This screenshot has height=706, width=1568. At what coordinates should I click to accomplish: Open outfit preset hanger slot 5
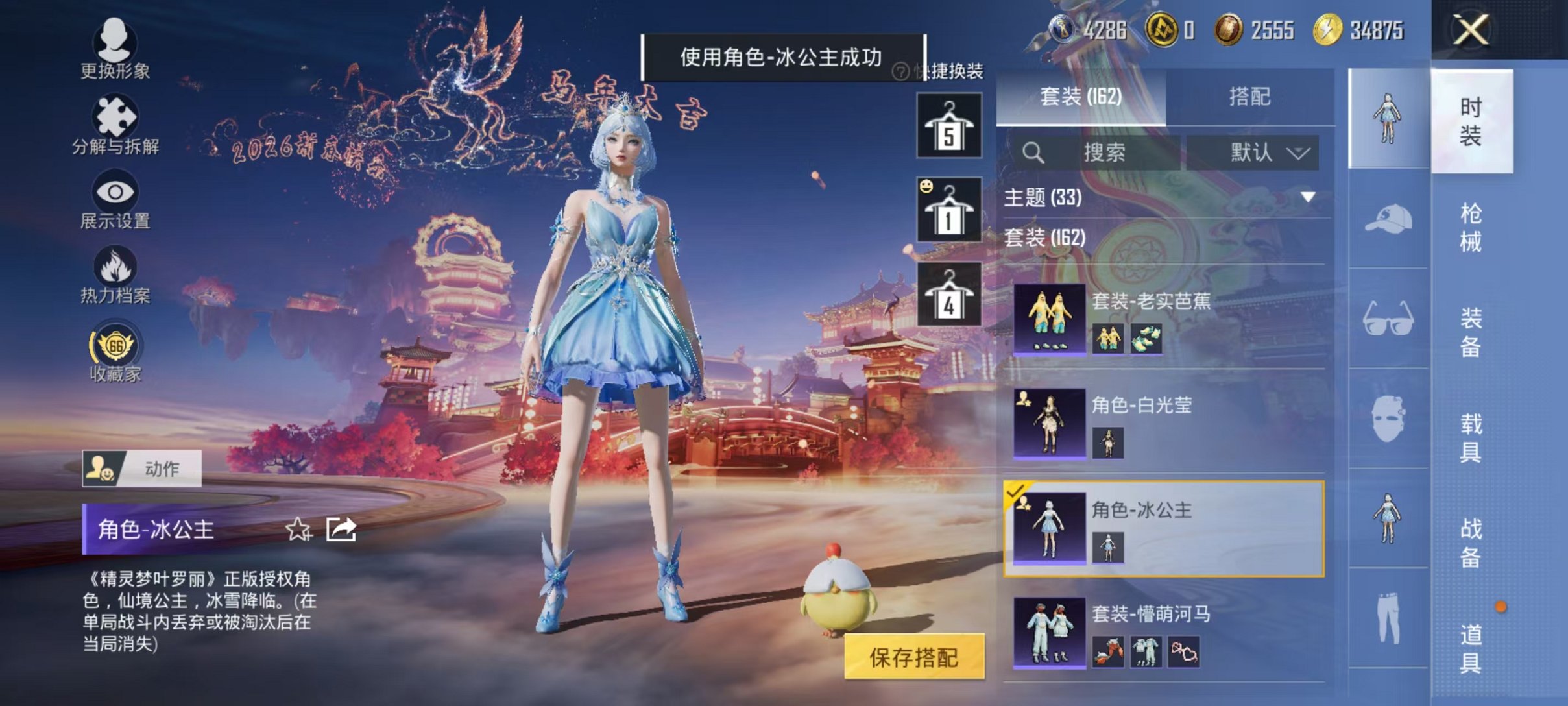tap(948, 126)
